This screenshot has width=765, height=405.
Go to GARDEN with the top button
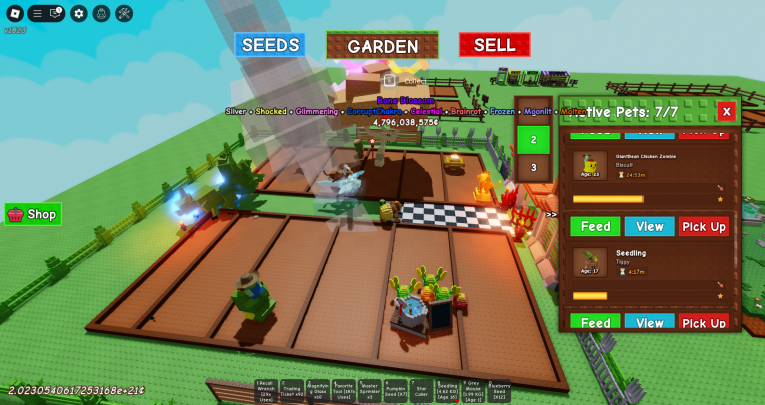(382, 46)
